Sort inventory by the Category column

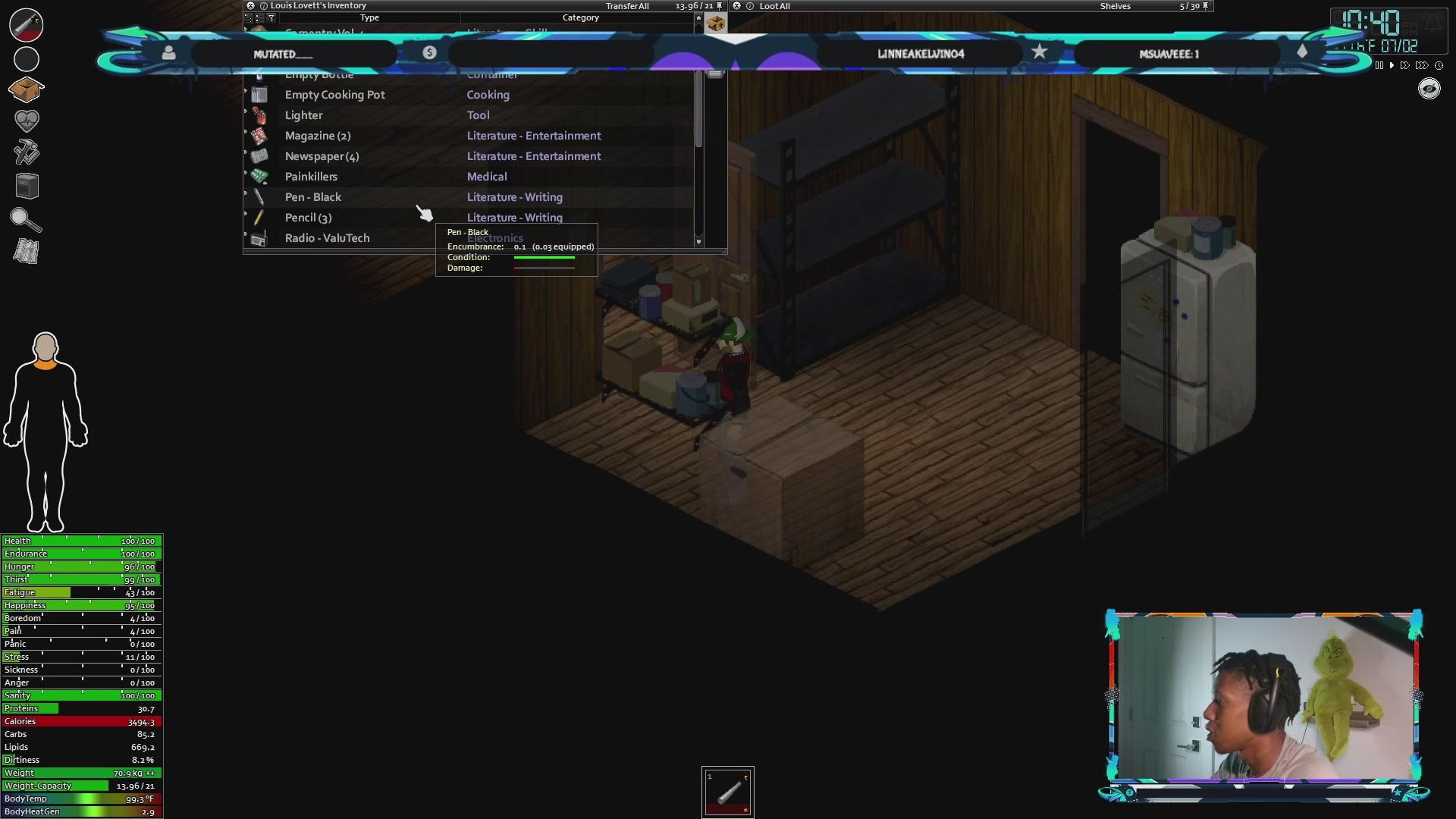582,17
